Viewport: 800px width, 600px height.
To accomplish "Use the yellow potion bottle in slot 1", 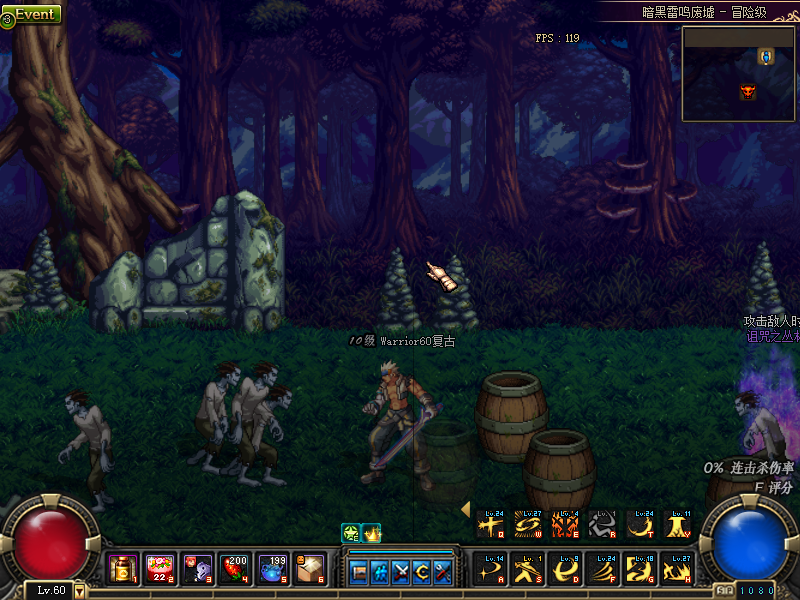I will 123,569.
